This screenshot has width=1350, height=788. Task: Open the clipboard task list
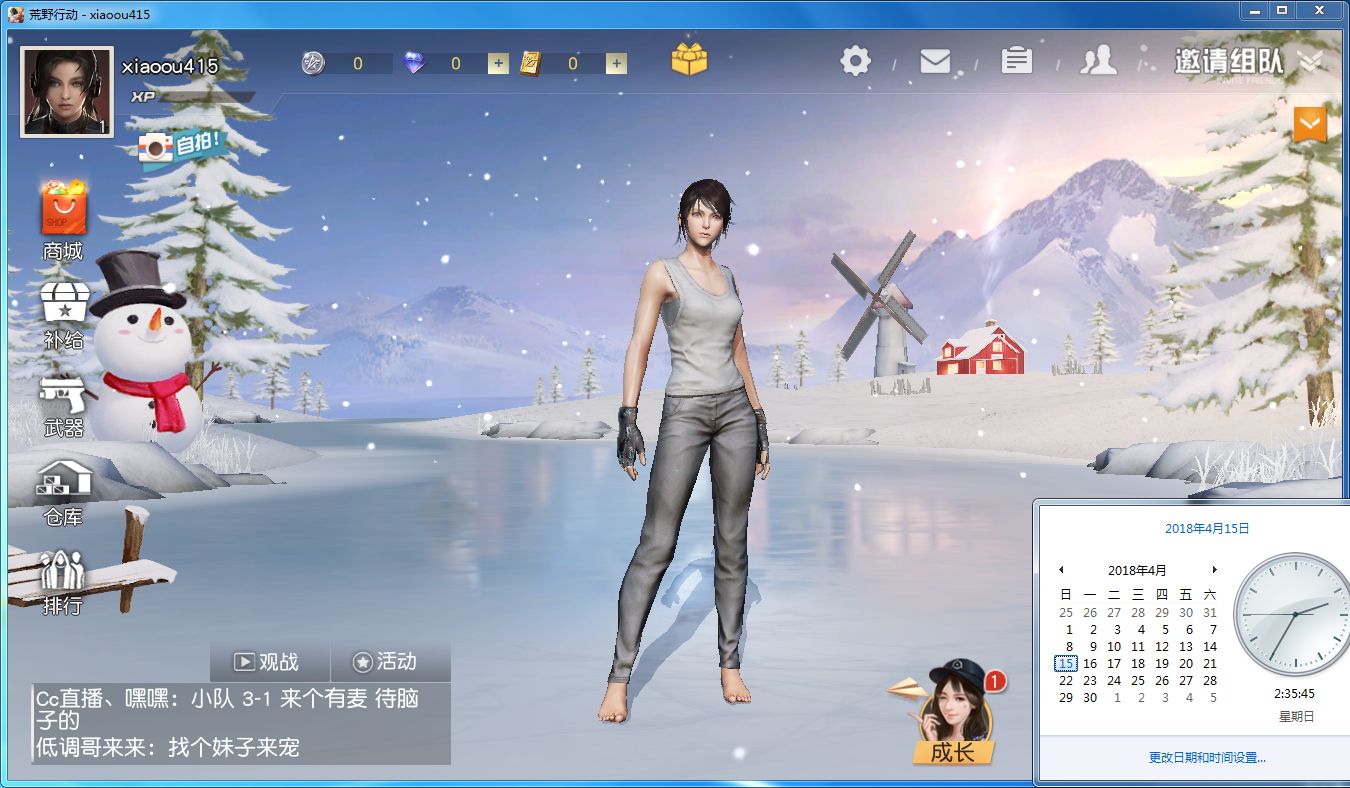coord(1016,61)
